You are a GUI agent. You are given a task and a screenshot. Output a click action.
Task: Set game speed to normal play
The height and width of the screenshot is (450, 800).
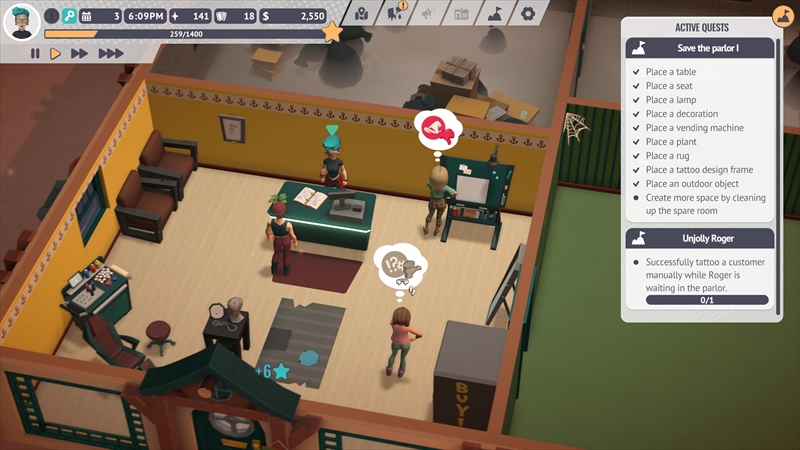pyautogui.click(x=55, y=54)
